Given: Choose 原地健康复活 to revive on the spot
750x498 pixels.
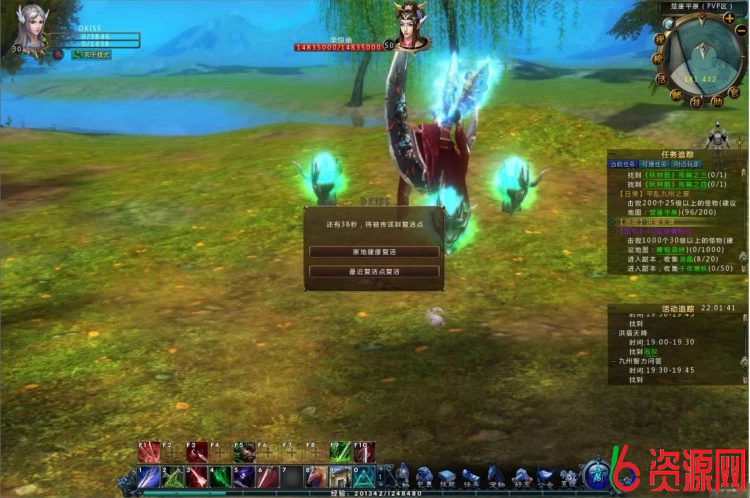Looking at the screenshot, I should (374, 251).
